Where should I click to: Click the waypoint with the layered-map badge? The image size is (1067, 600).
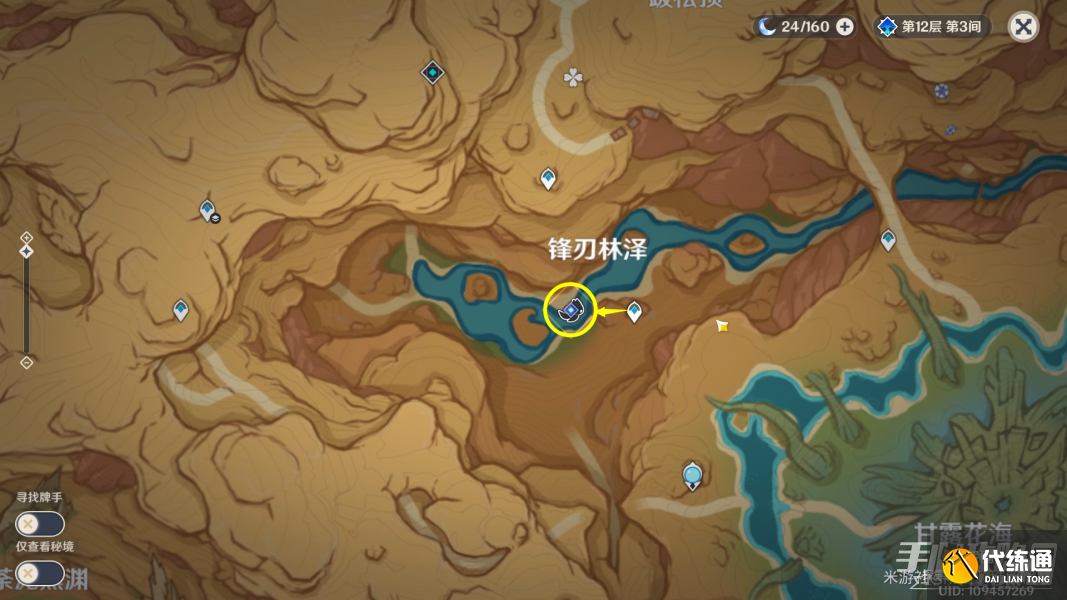point(208,210)
